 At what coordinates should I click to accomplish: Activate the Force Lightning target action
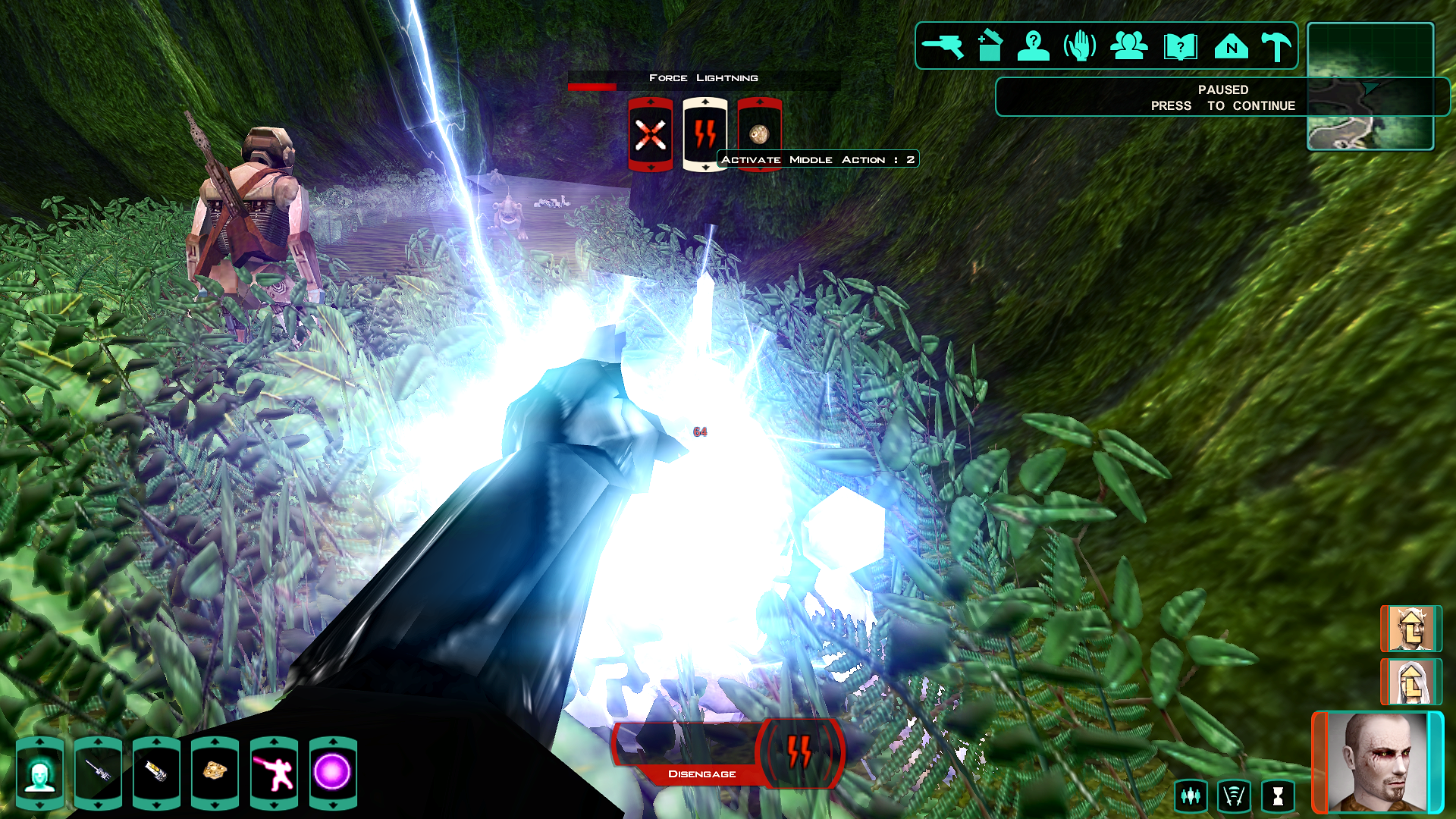[x=705, y=135]
